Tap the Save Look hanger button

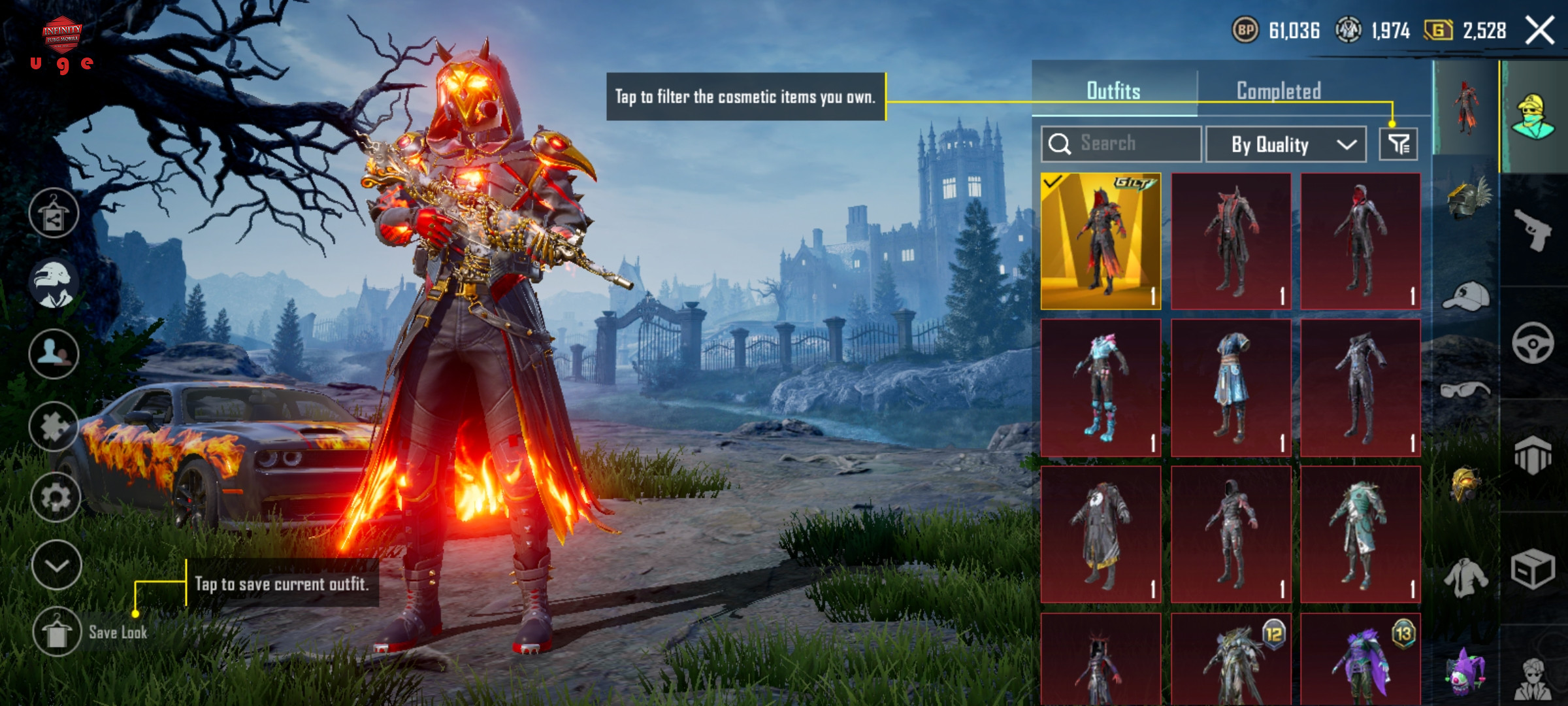(56, 631)
